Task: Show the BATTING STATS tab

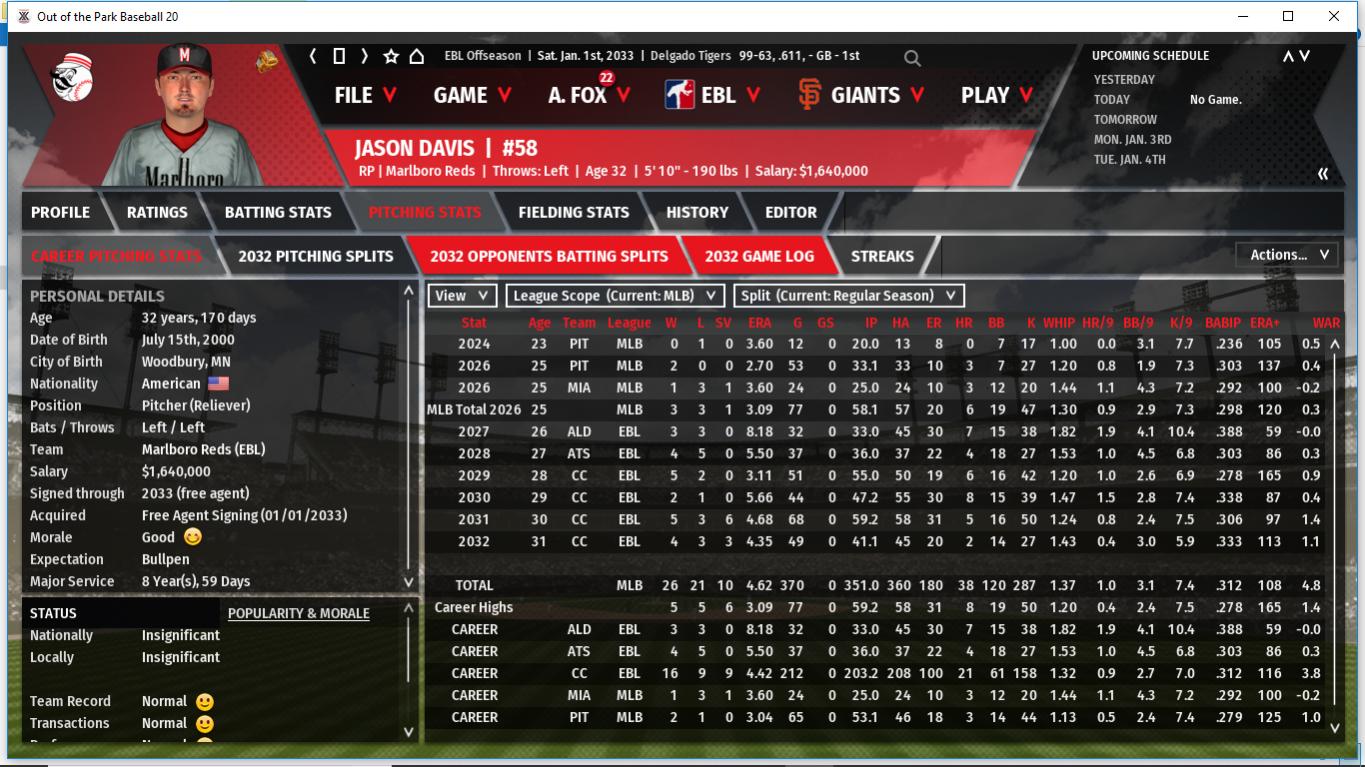Action: coord(278,212)
